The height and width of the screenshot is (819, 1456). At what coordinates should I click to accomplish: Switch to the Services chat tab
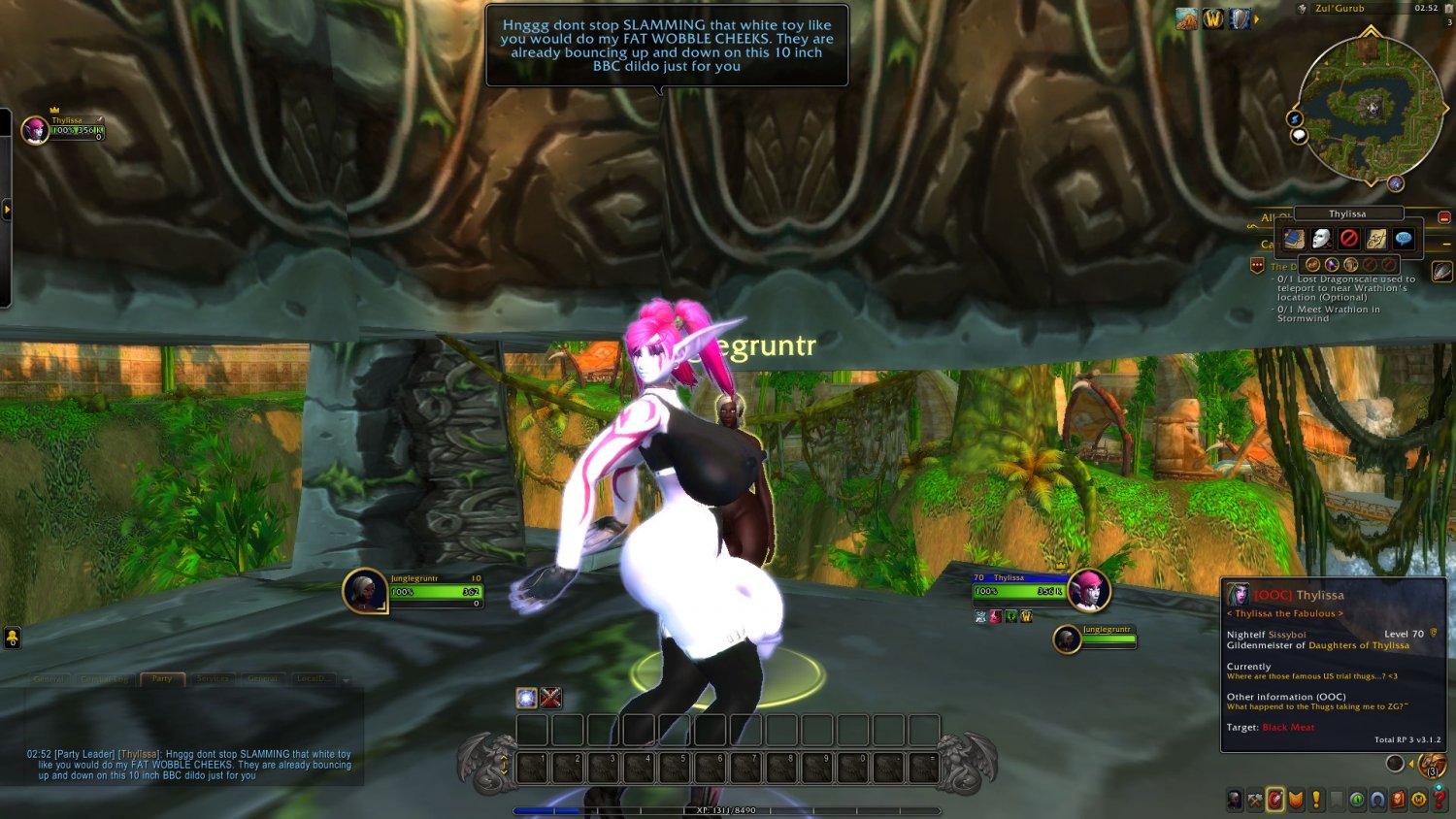click(x=213, y=679)
